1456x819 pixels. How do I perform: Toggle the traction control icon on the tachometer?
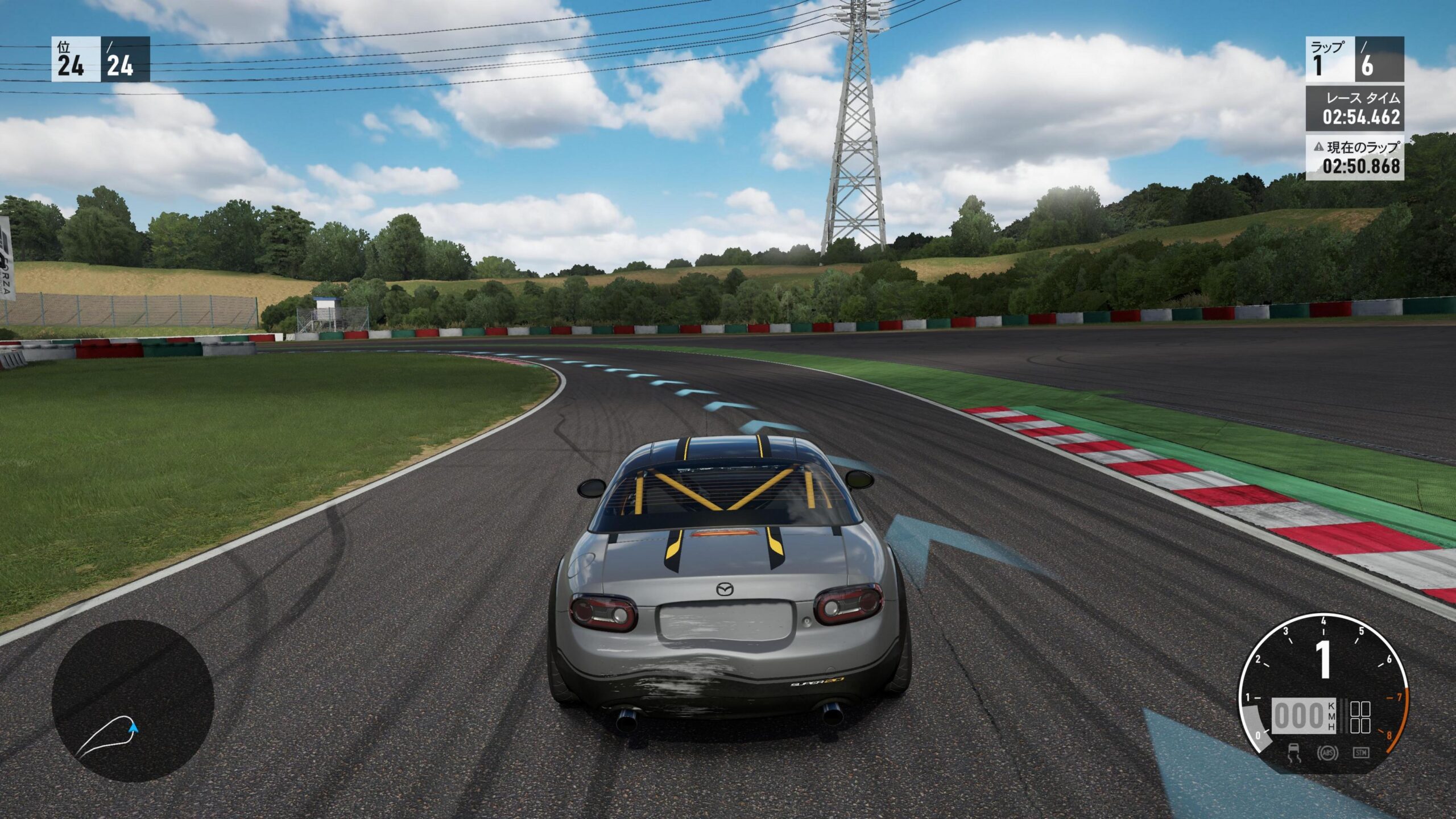(1293, 752)
